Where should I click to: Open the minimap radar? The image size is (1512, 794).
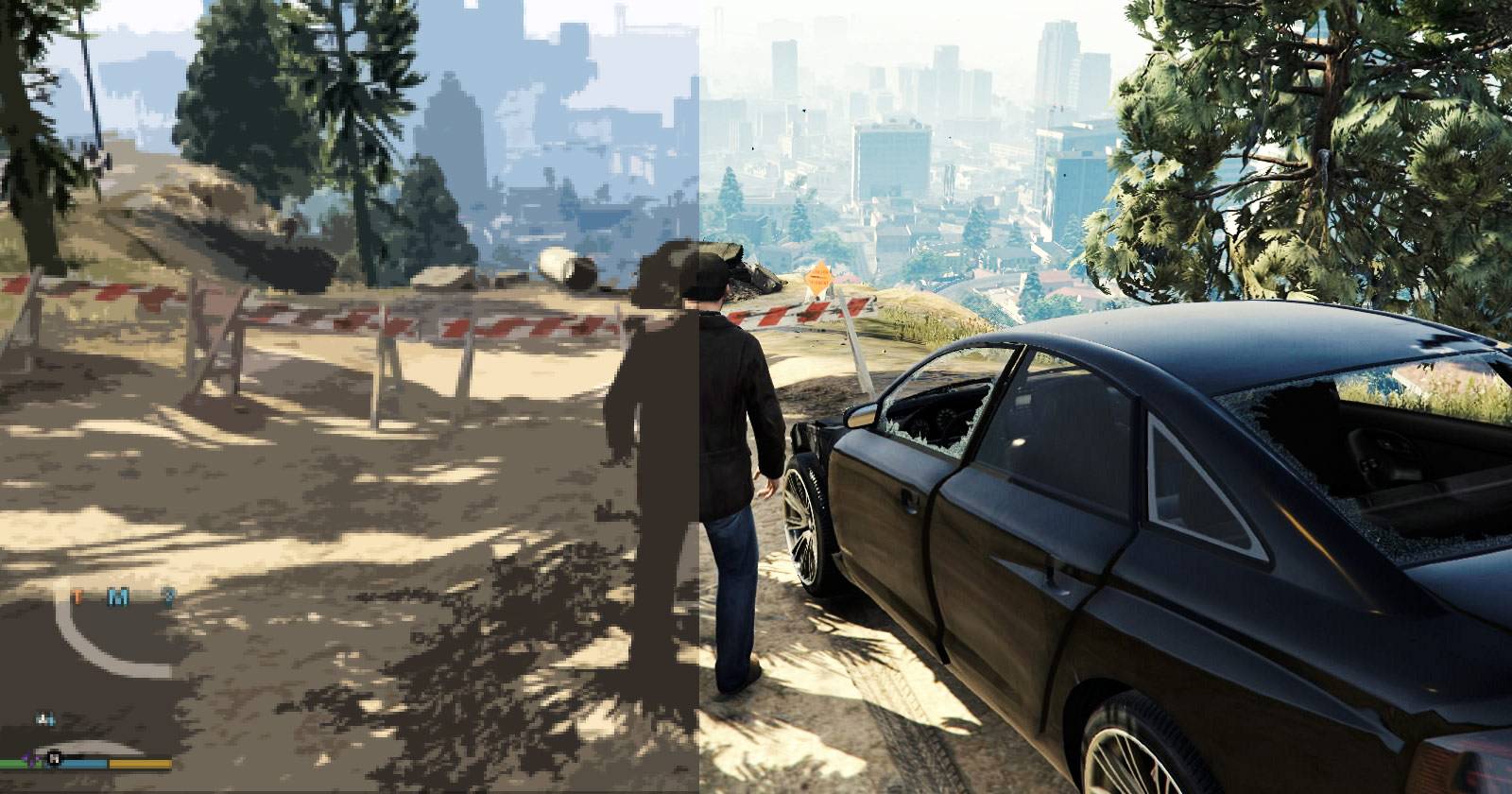(x=104, y=662)
